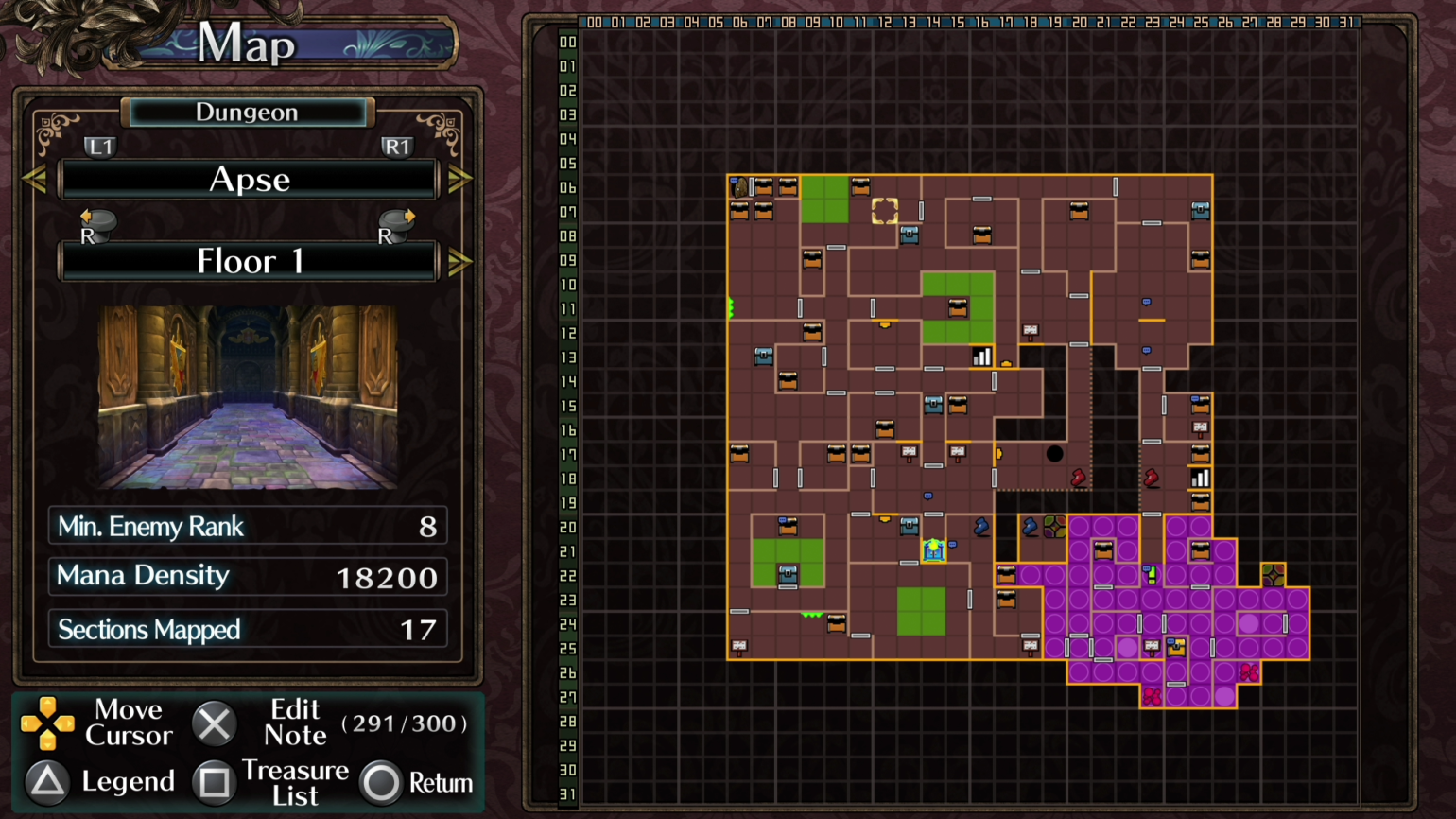Switch floors using the arrow beside Floor 1
Image resolution: width=1456 pixels, height=819 pixels.
coord(460,262)
